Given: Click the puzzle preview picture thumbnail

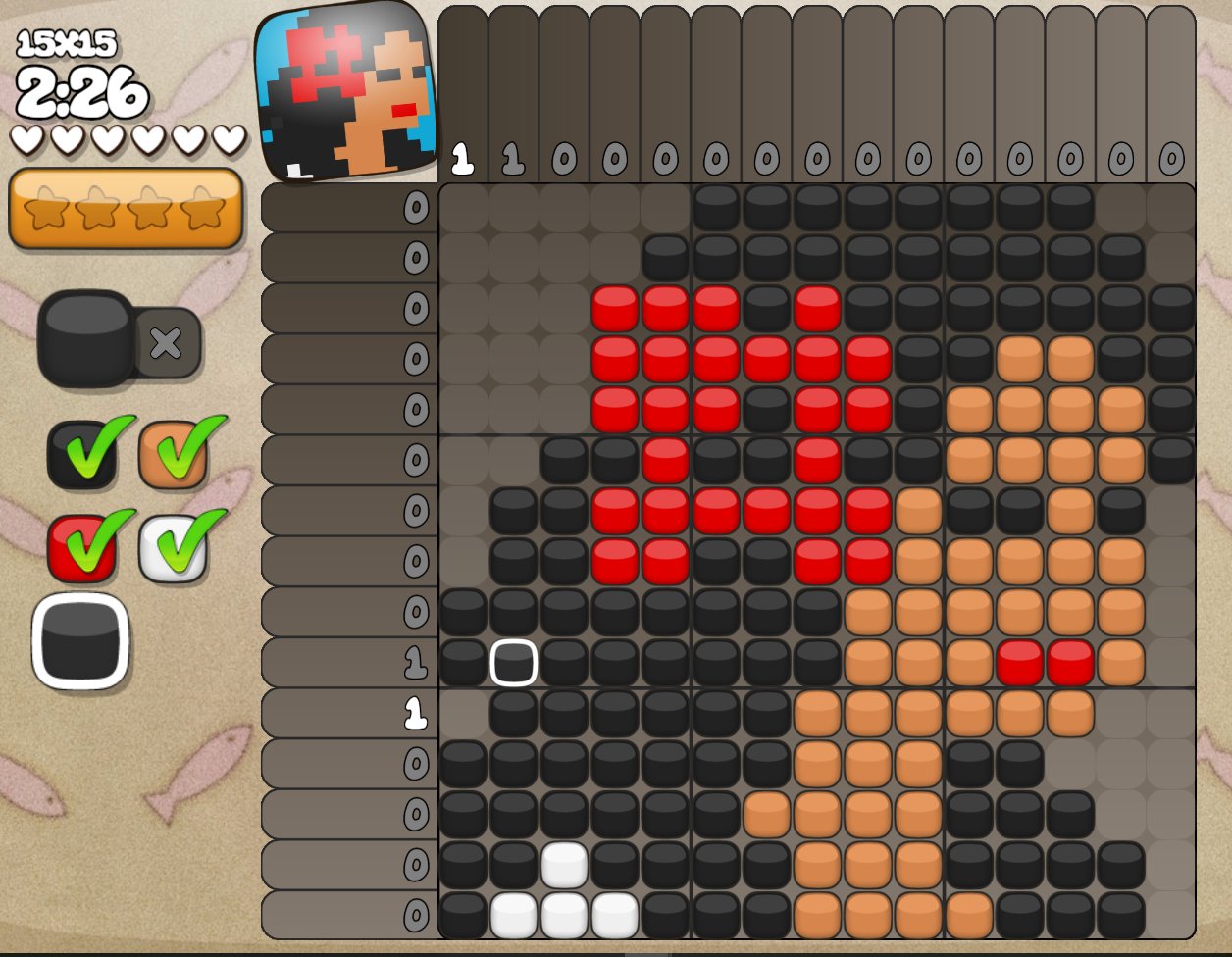Looking at the screenshot, I should (x=345, y=91).
